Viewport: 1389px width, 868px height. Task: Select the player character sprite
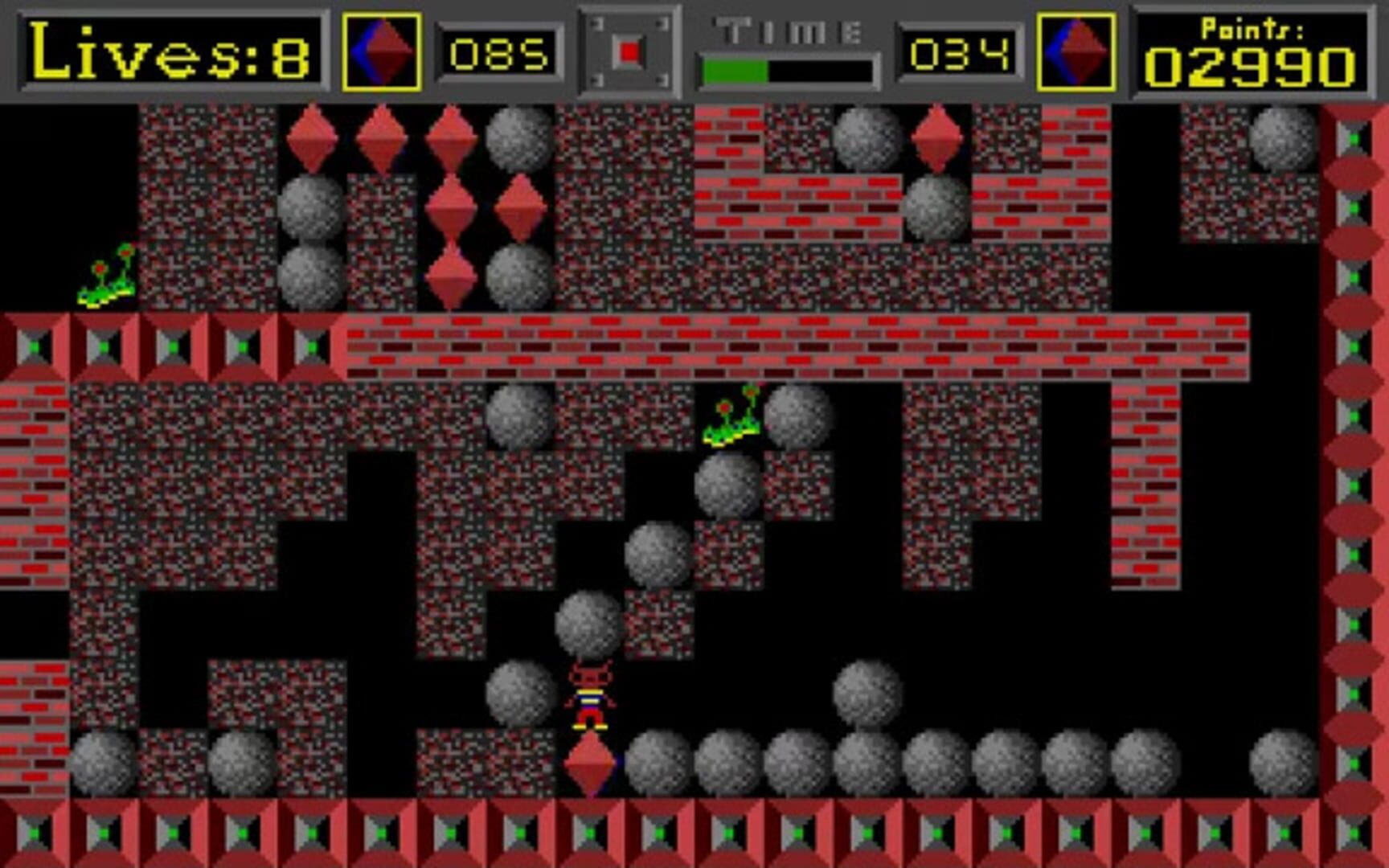(589, 695)
